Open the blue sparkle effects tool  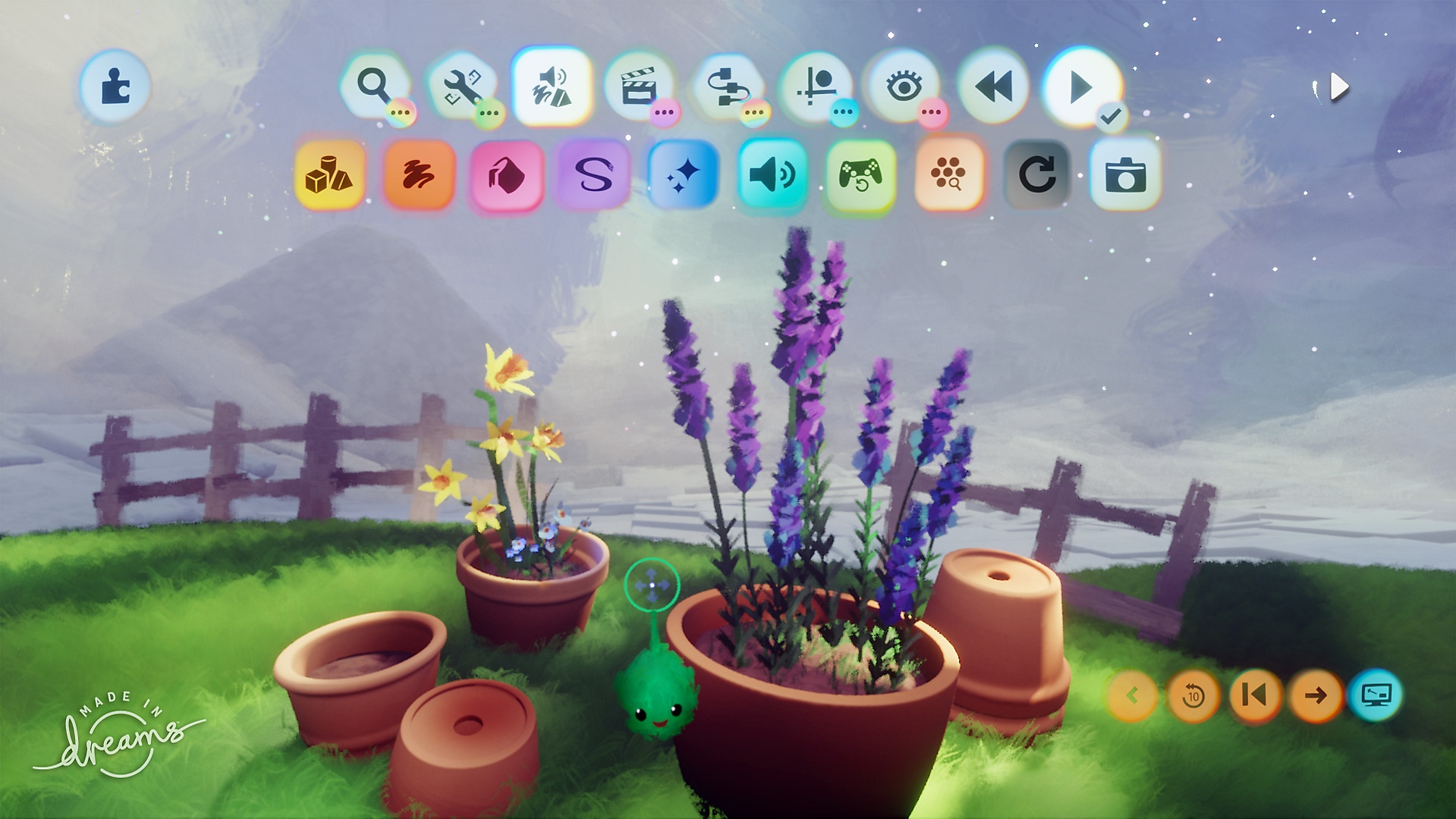pyautogui.click(x=683, y=176)
